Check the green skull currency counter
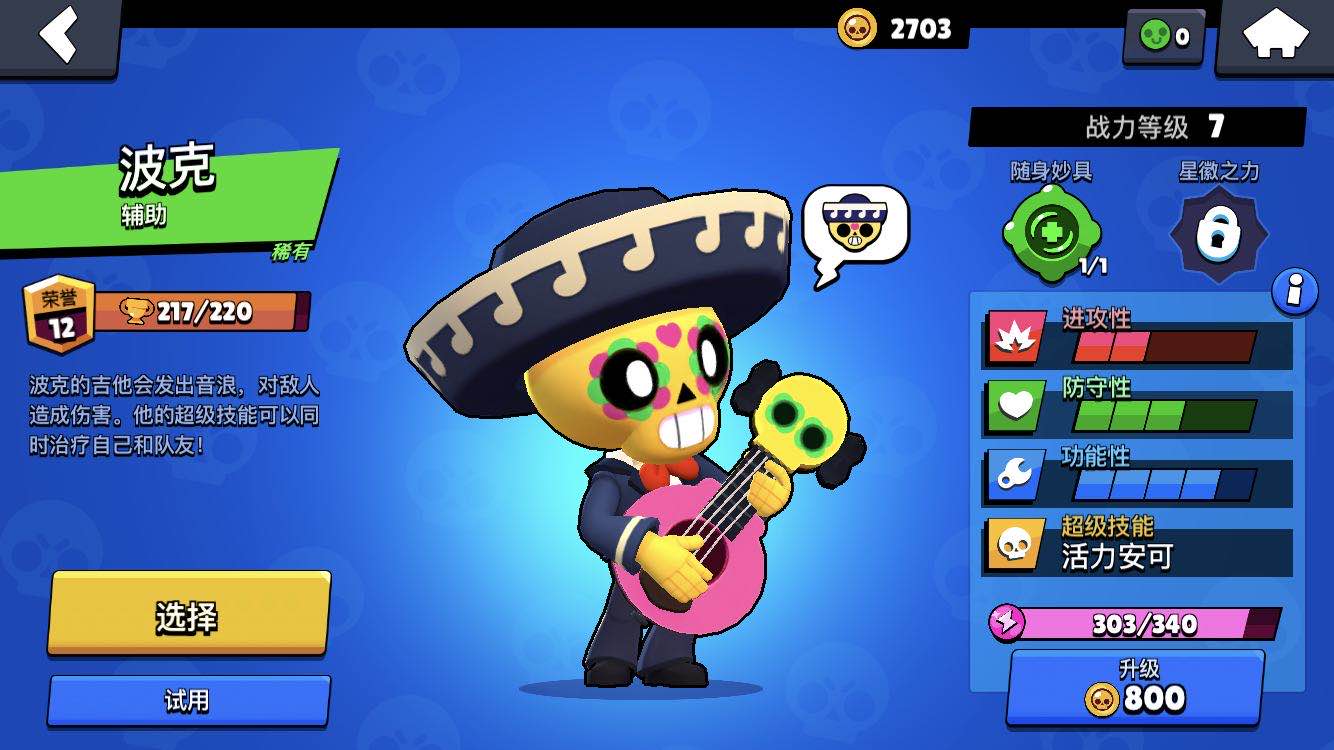 [x=1164, y=37]
